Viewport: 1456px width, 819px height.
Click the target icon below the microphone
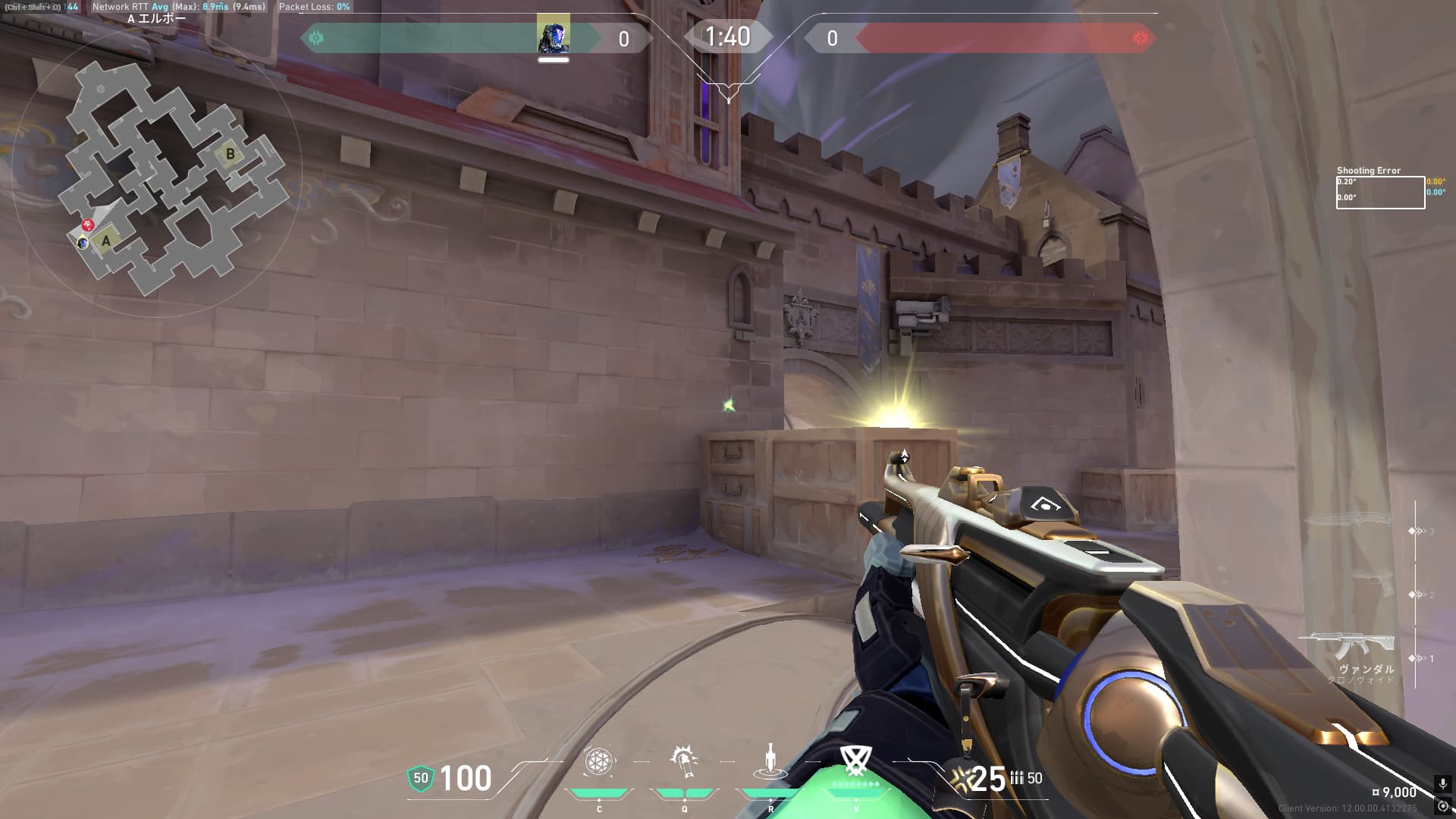pos(1442,806)
